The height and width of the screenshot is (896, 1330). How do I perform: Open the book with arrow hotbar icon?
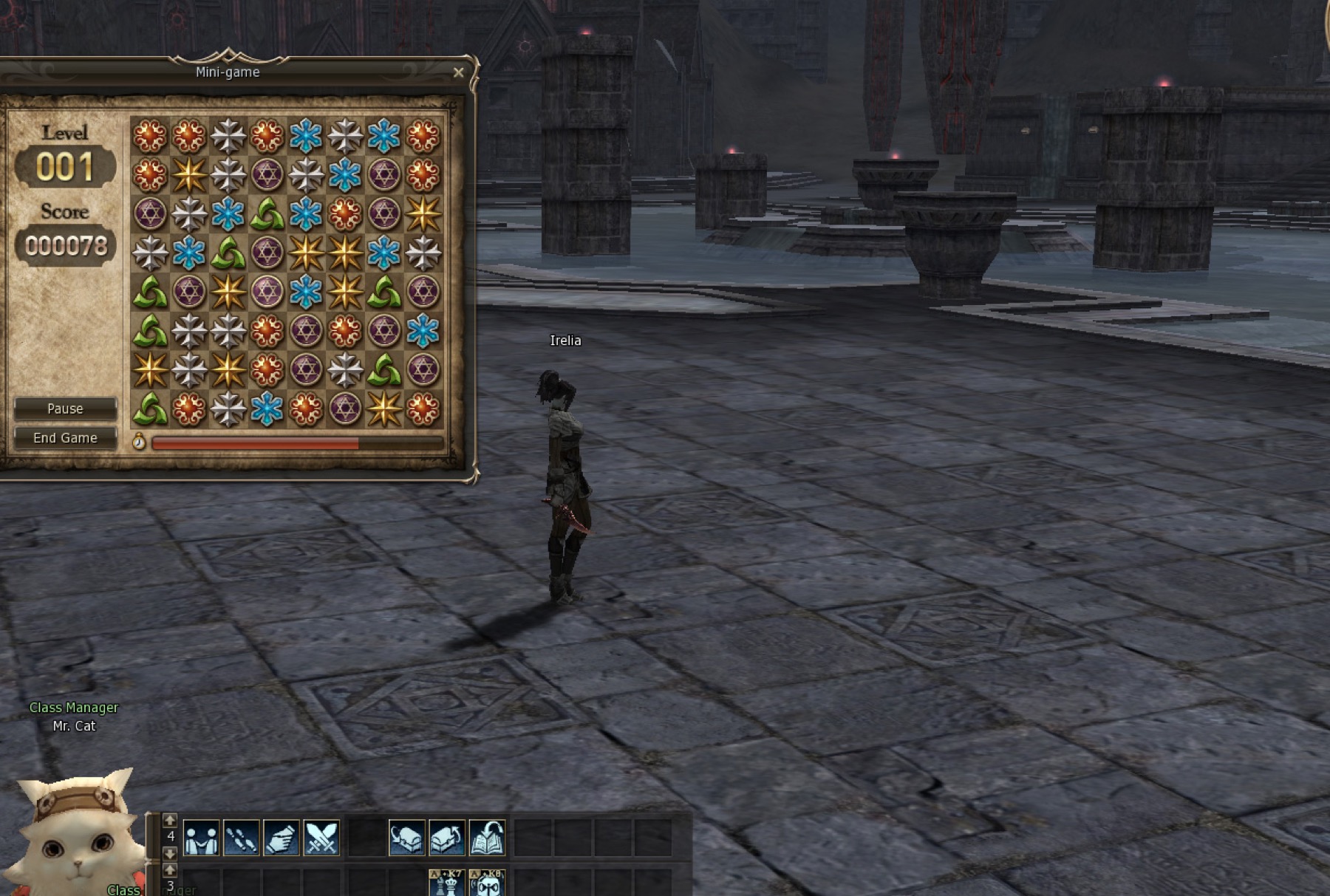pos(487,838)
